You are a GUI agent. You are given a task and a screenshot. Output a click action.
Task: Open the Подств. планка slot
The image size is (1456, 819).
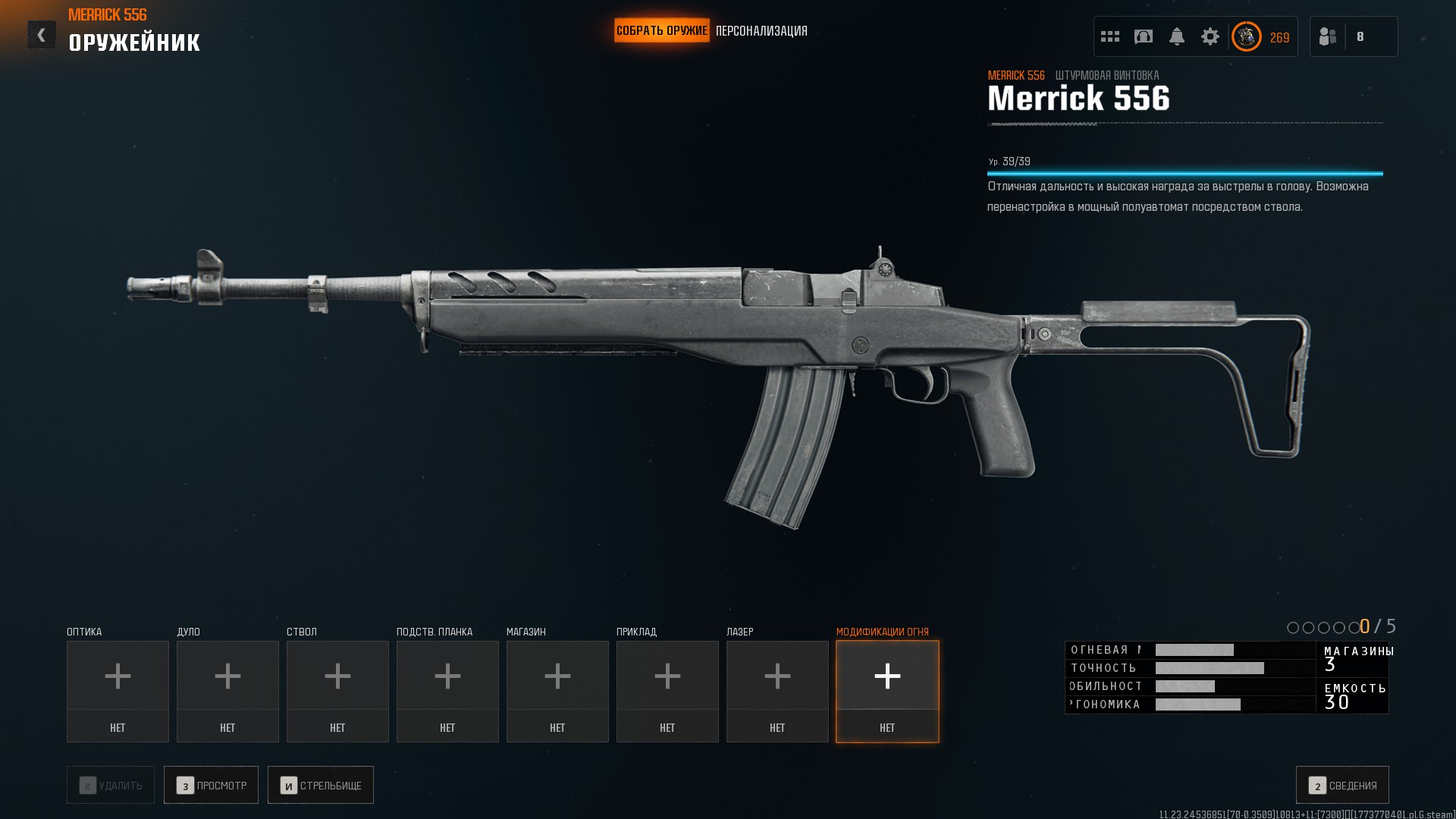447,691
